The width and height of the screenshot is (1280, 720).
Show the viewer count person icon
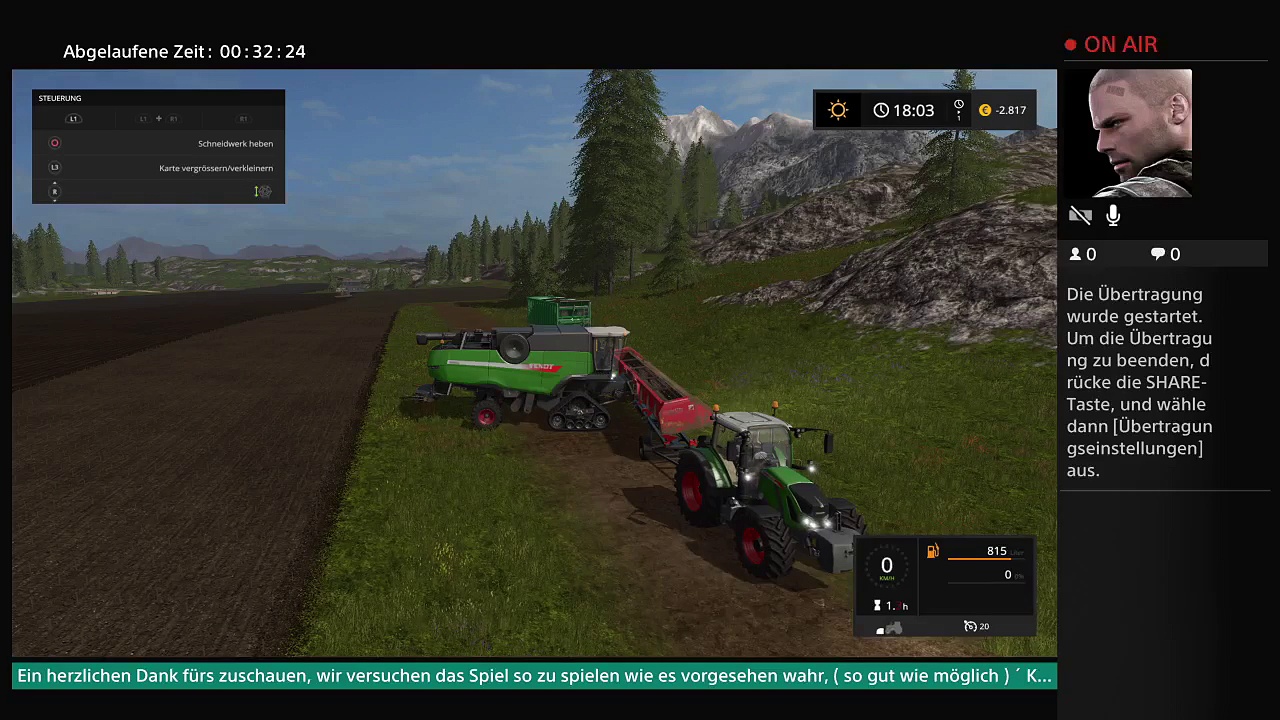(1076, 255)
